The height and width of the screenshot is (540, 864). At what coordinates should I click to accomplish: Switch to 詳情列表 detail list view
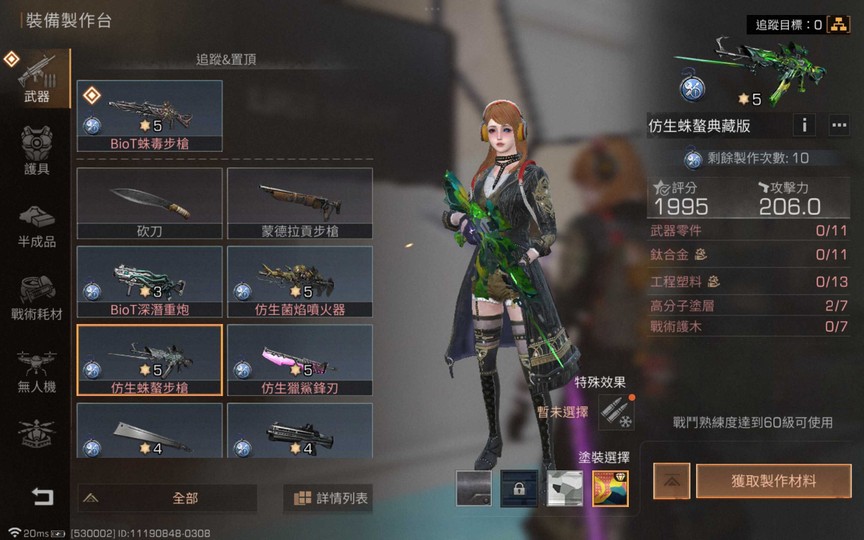tap(328, 498)
